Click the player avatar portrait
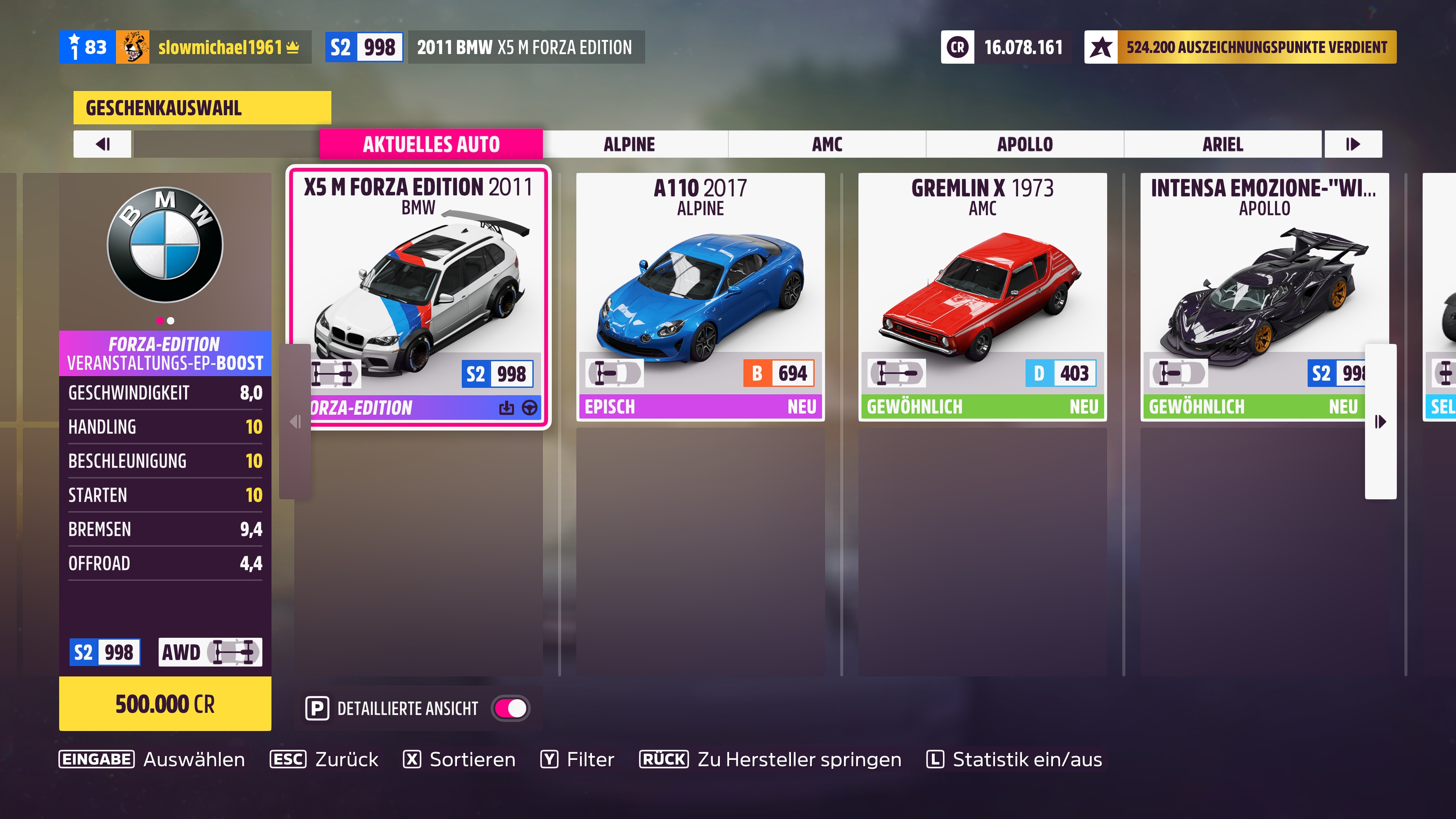1456x819 pixels. point(134,47)
